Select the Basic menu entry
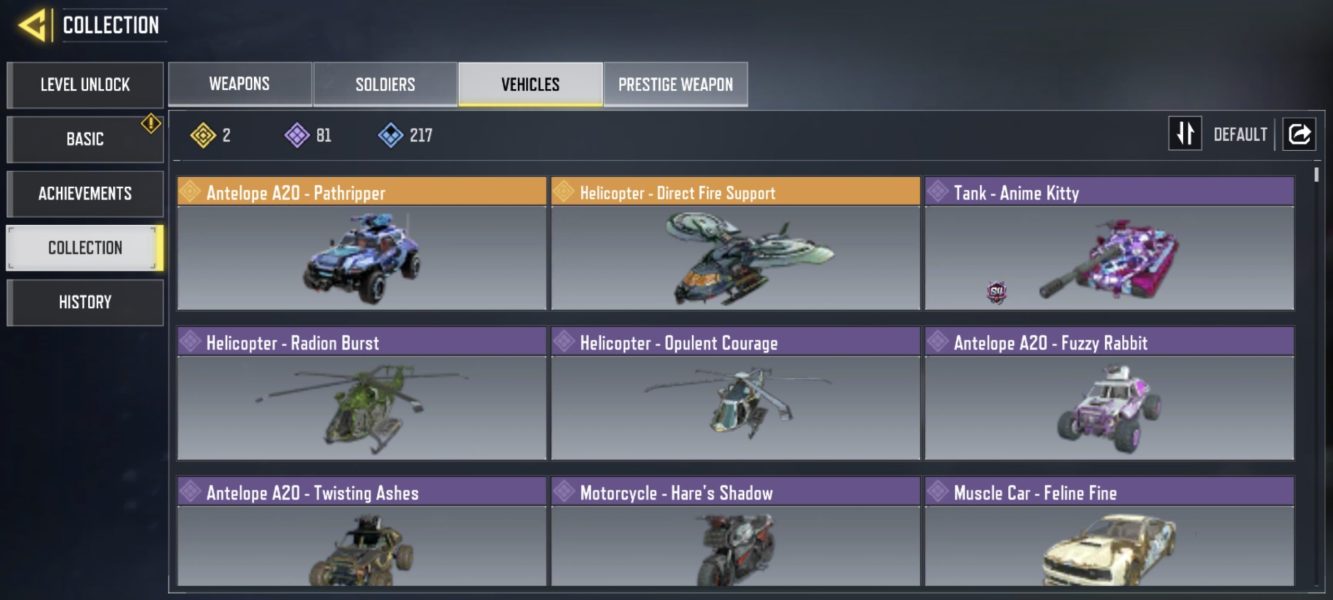1333x600 pixels. (85, 139)
